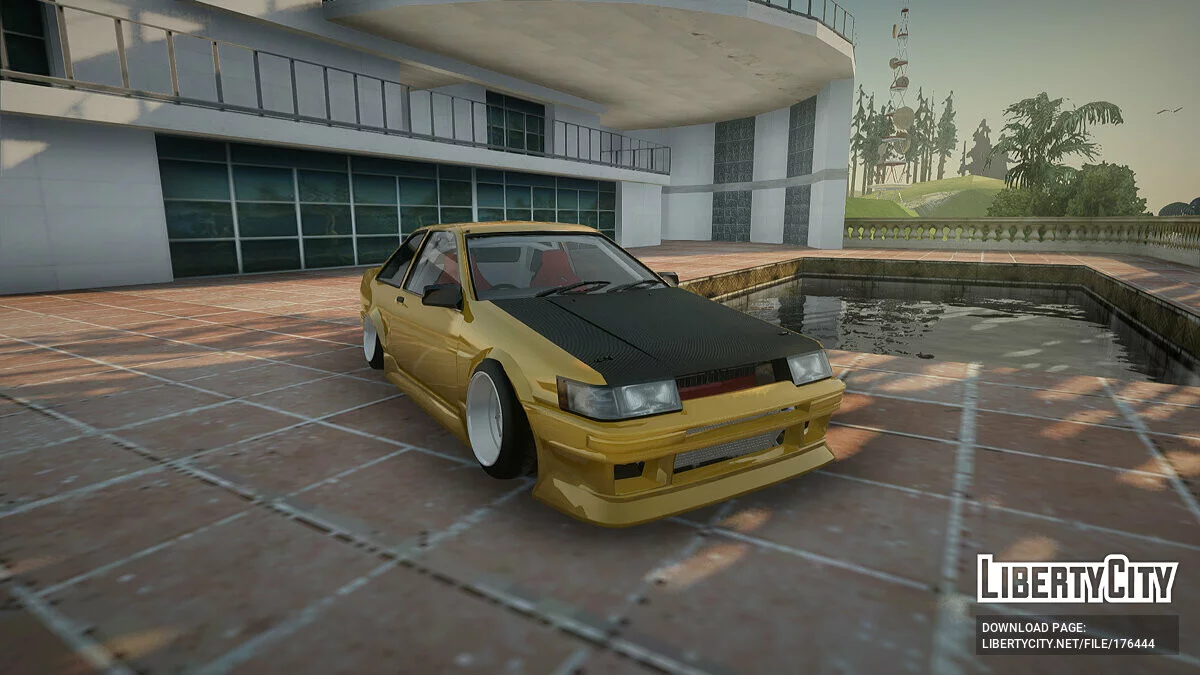The width and height of the screenshot is (1200, 675).
Task: Click the LibertyCity logo watermark
Action: 1077,580
